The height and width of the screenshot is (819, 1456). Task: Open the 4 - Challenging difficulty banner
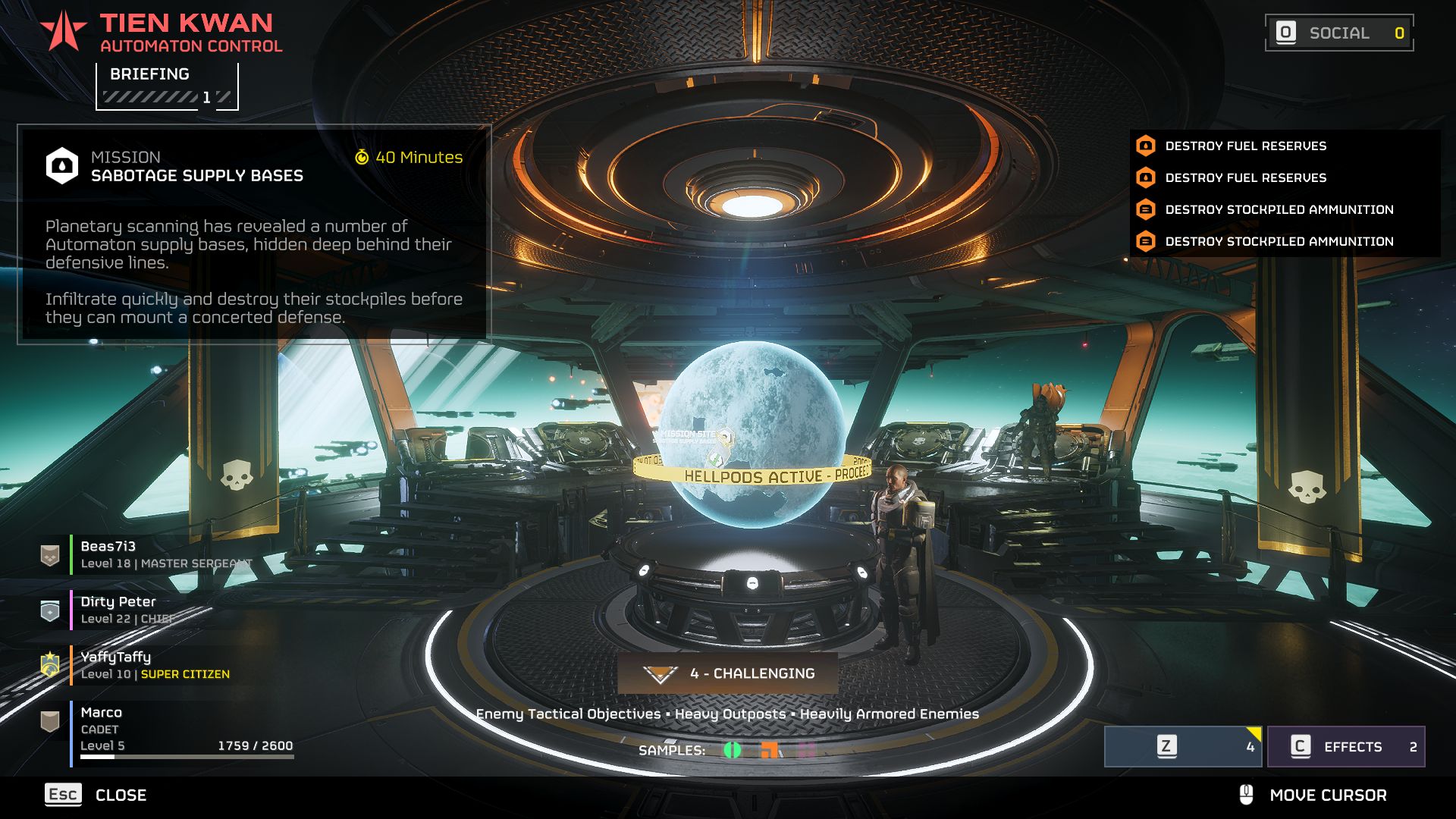(728, 673)
